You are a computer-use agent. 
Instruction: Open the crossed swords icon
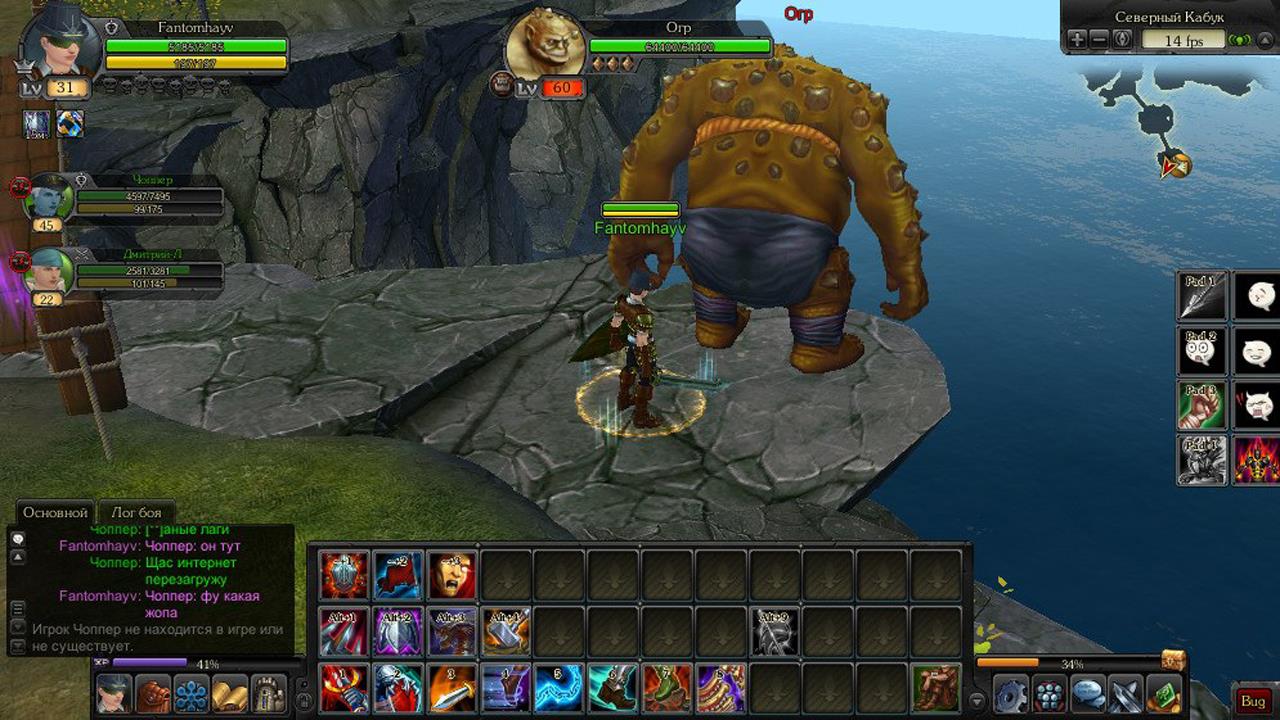click(x=1126, y=695)
